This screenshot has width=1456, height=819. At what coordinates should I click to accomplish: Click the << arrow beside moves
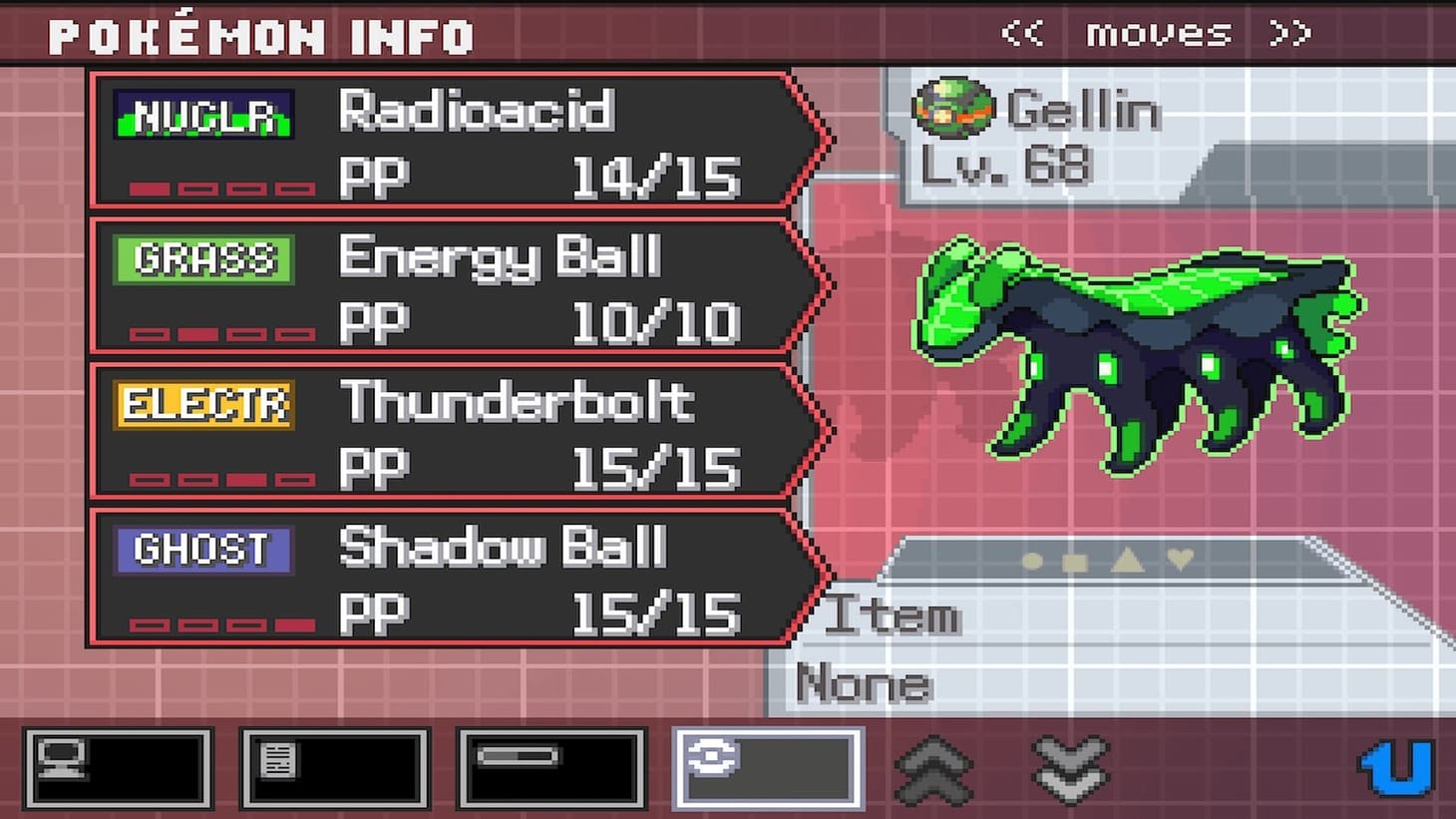pos(1021,33)
